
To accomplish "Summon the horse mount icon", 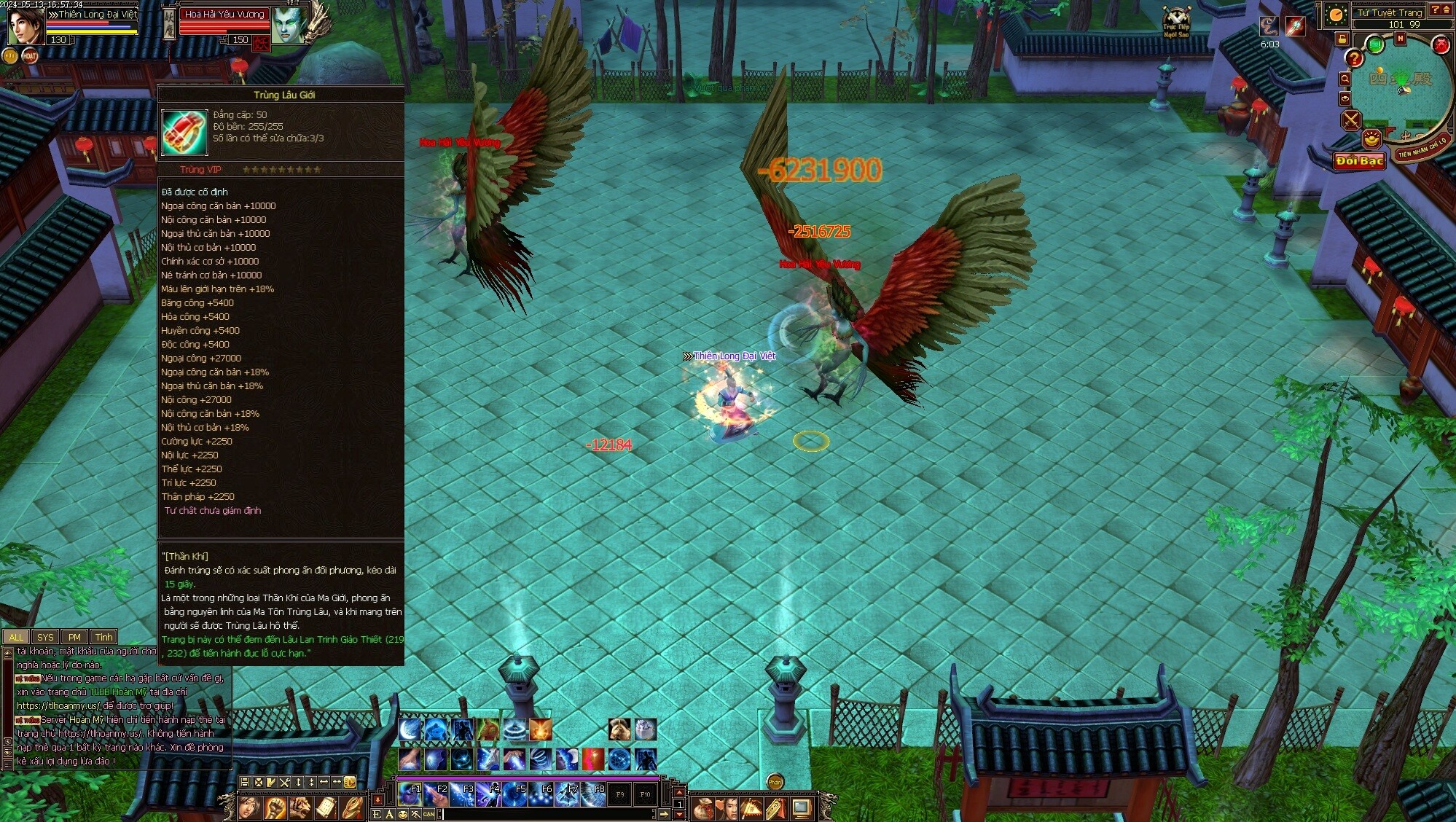I will (x=619, y=729).
